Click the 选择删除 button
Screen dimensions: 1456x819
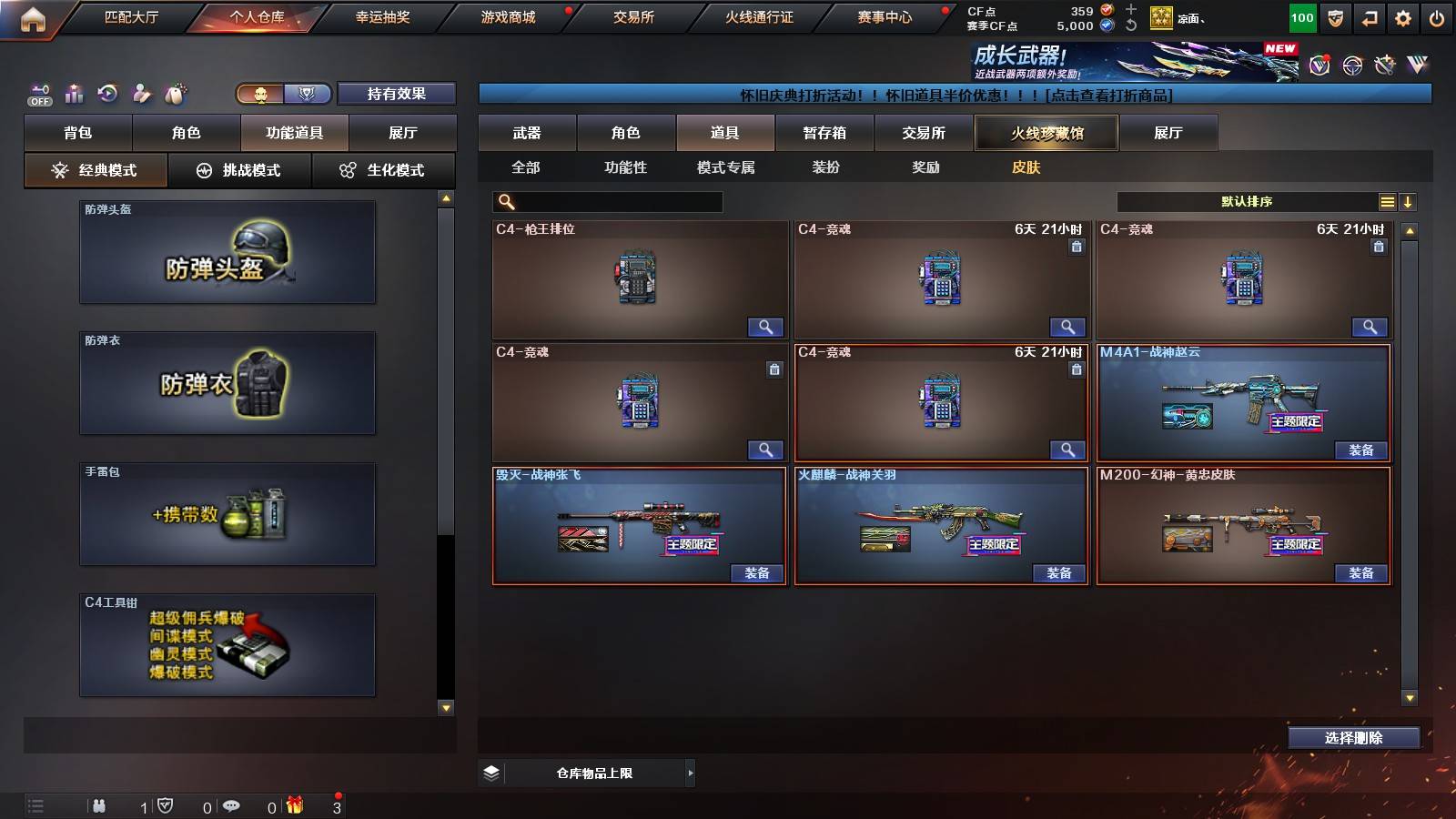[x=1353, y=738]
